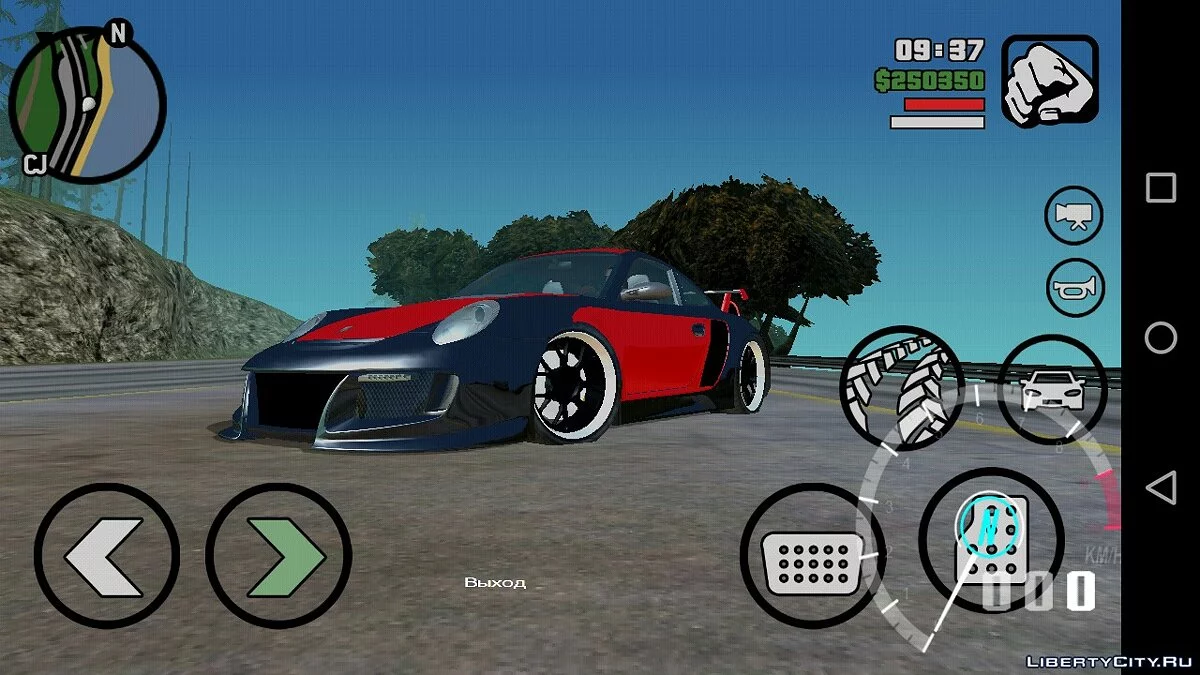
Task: Sound the car horn
Action: (1074, 287)
